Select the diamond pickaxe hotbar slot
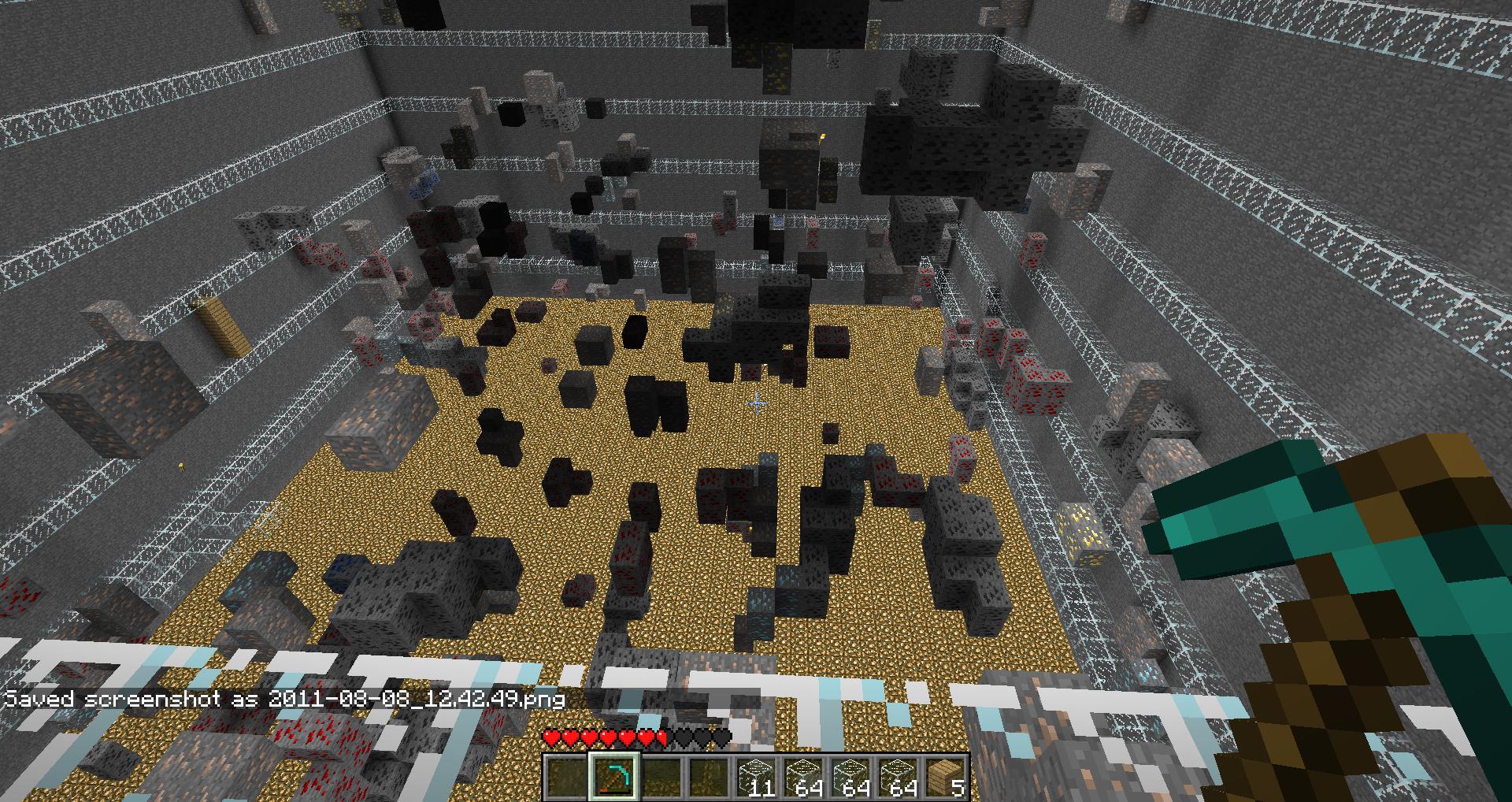This screenshot has height=802, width=1512. coord(615,776)
